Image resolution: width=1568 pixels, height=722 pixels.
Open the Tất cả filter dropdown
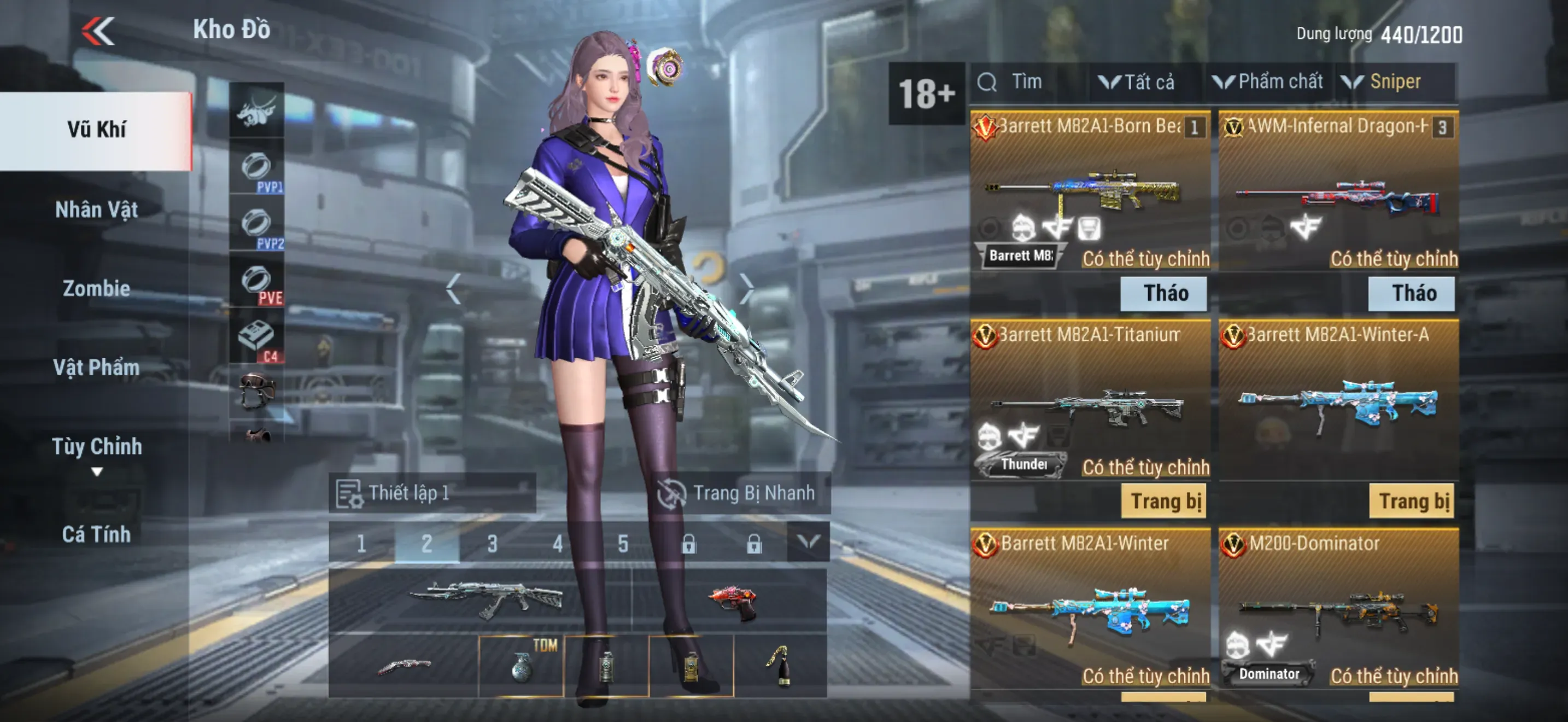click(x=1137, y=82)
